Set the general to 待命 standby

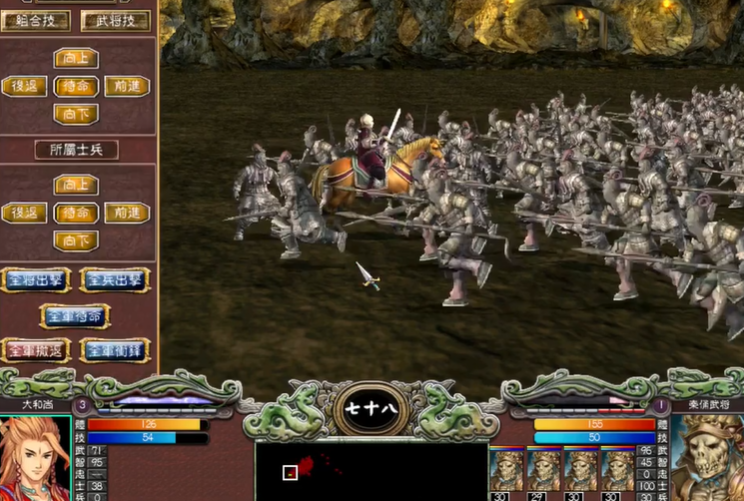coord(76,86)
